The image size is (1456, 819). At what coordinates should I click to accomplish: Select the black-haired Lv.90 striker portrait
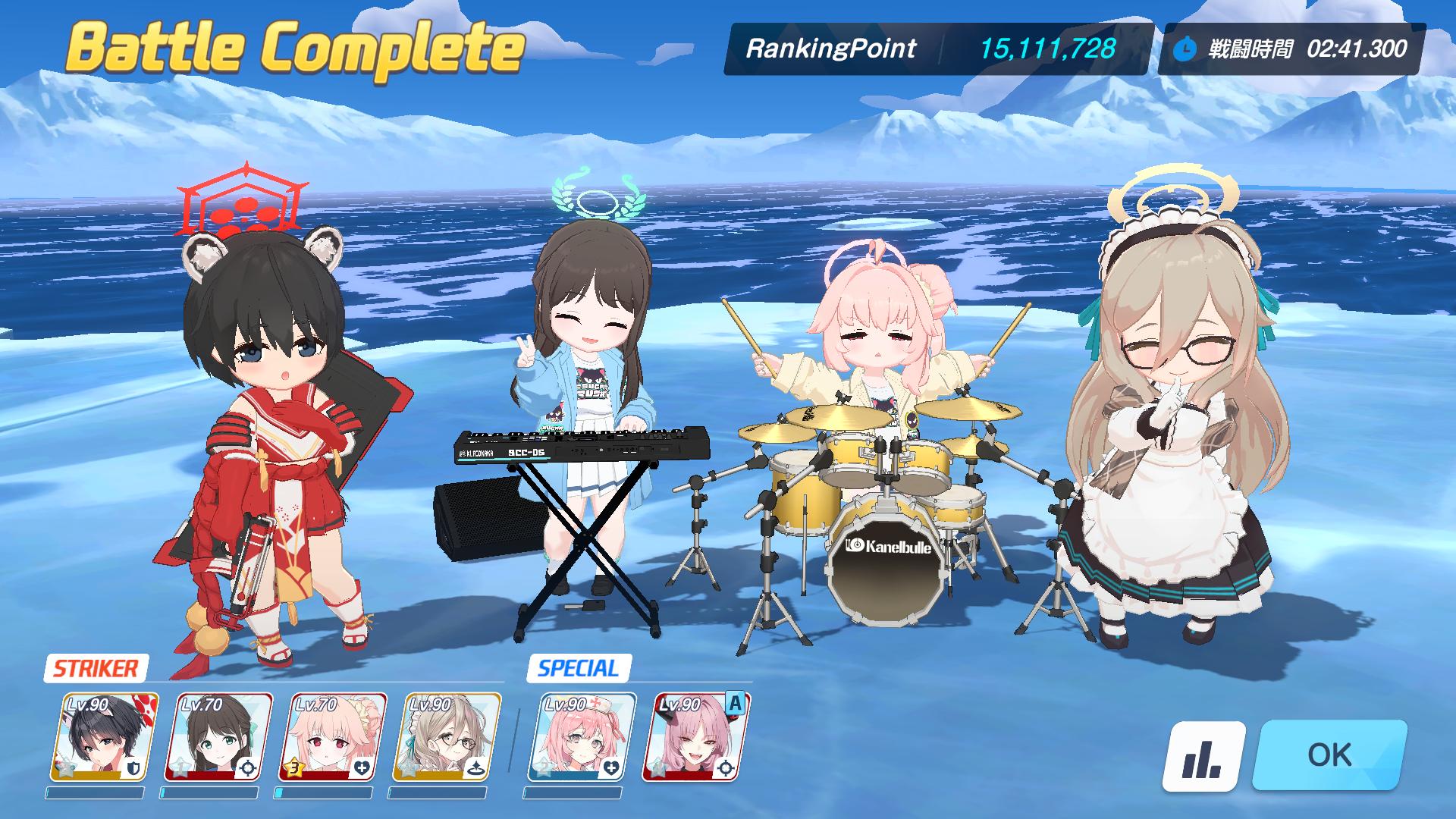click(105, 737)
